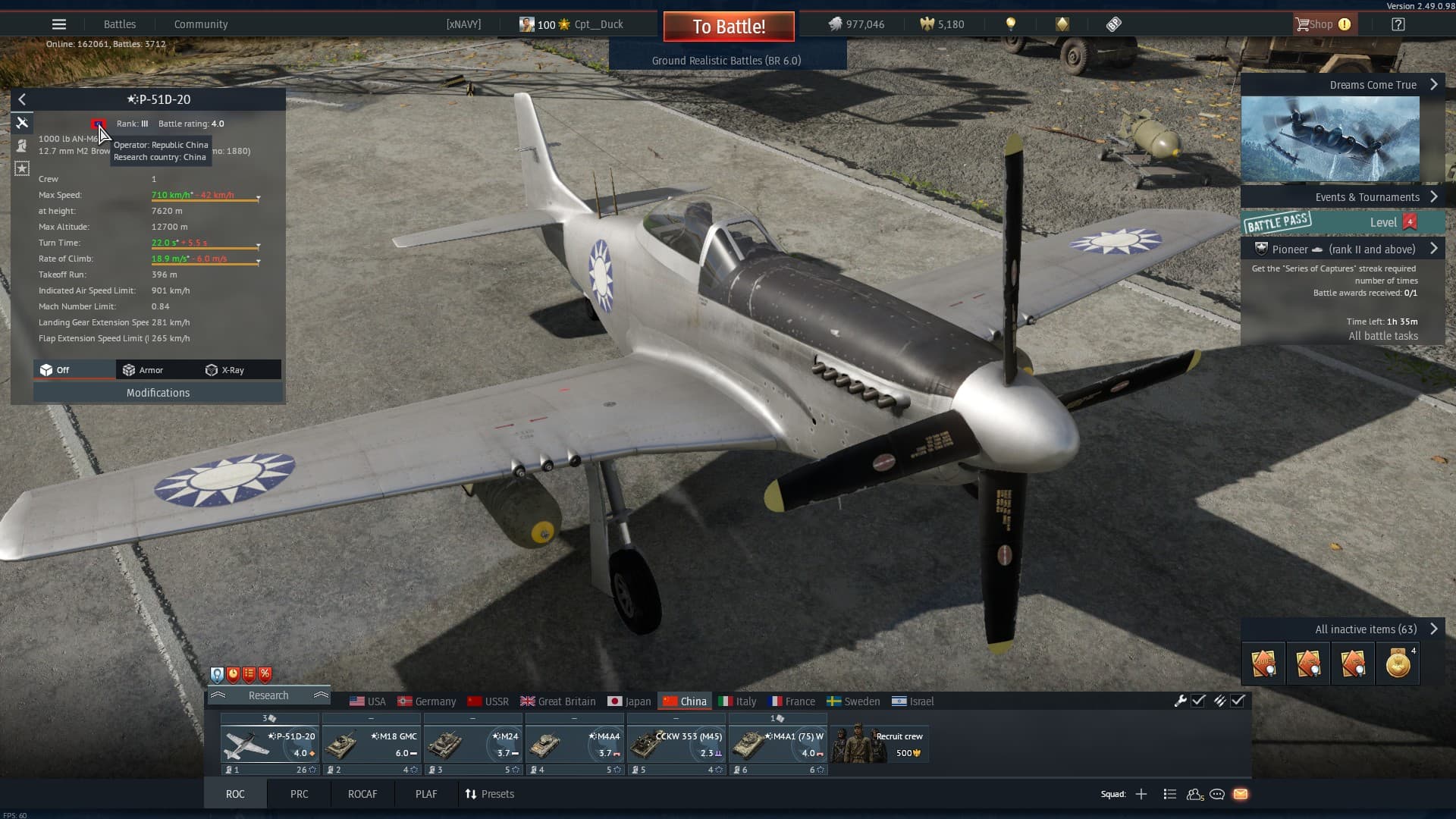
Task: Open the hamburger main menu
Action: [x=59, y=24]
